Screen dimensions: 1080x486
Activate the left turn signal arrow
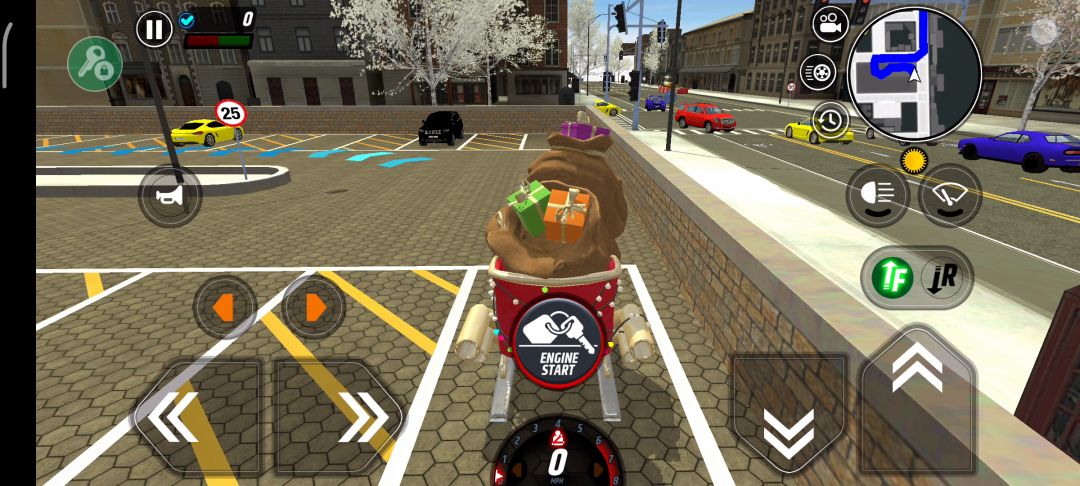(x=224, y=307)
